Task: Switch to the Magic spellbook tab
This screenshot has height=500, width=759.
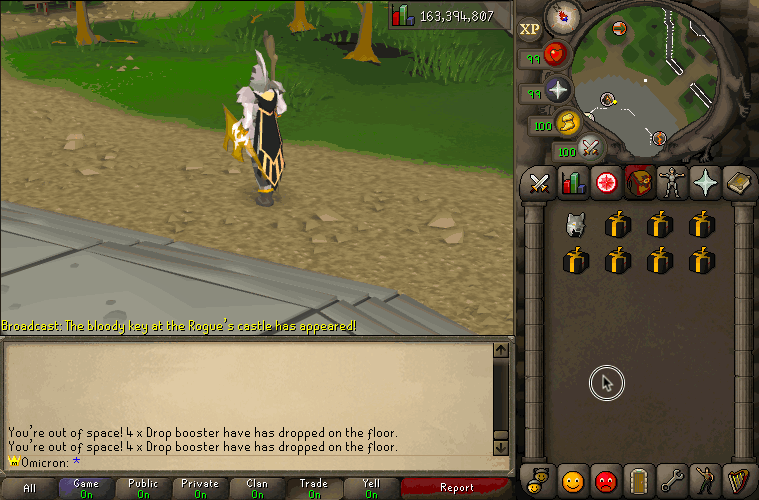Action: [x=738, y=183]
